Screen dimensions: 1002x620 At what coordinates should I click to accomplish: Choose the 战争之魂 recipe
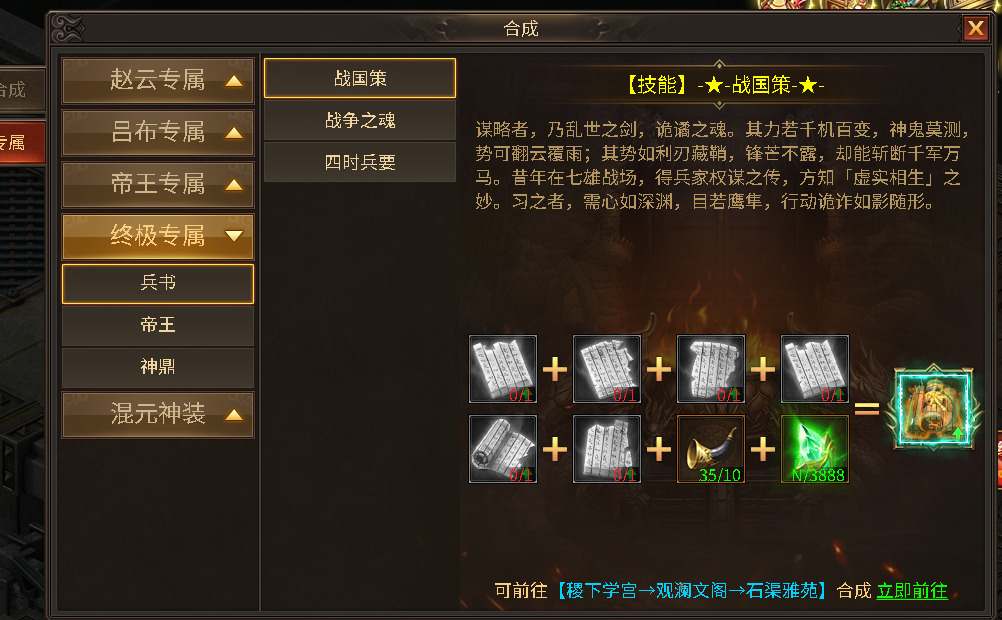pyautogui.click(x=360, y=121)
